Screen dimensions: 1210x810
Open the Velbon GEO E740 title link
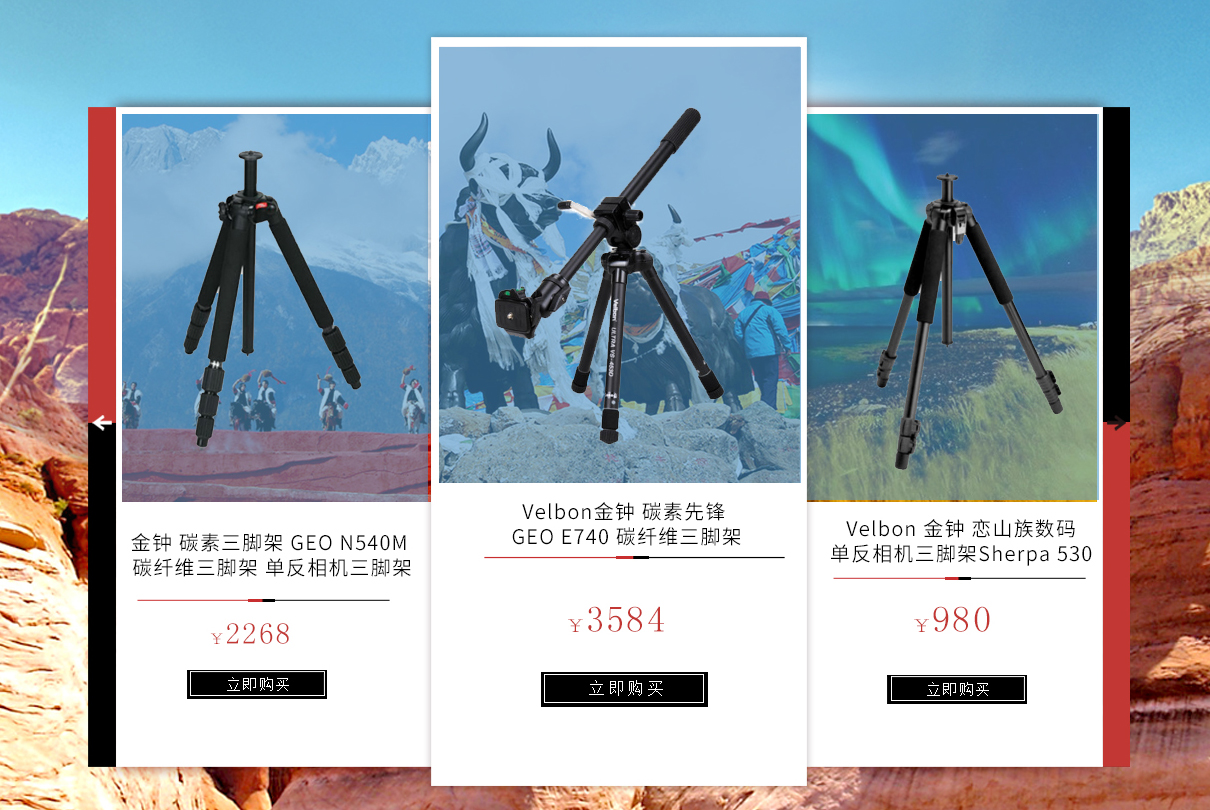pos(626,525)
